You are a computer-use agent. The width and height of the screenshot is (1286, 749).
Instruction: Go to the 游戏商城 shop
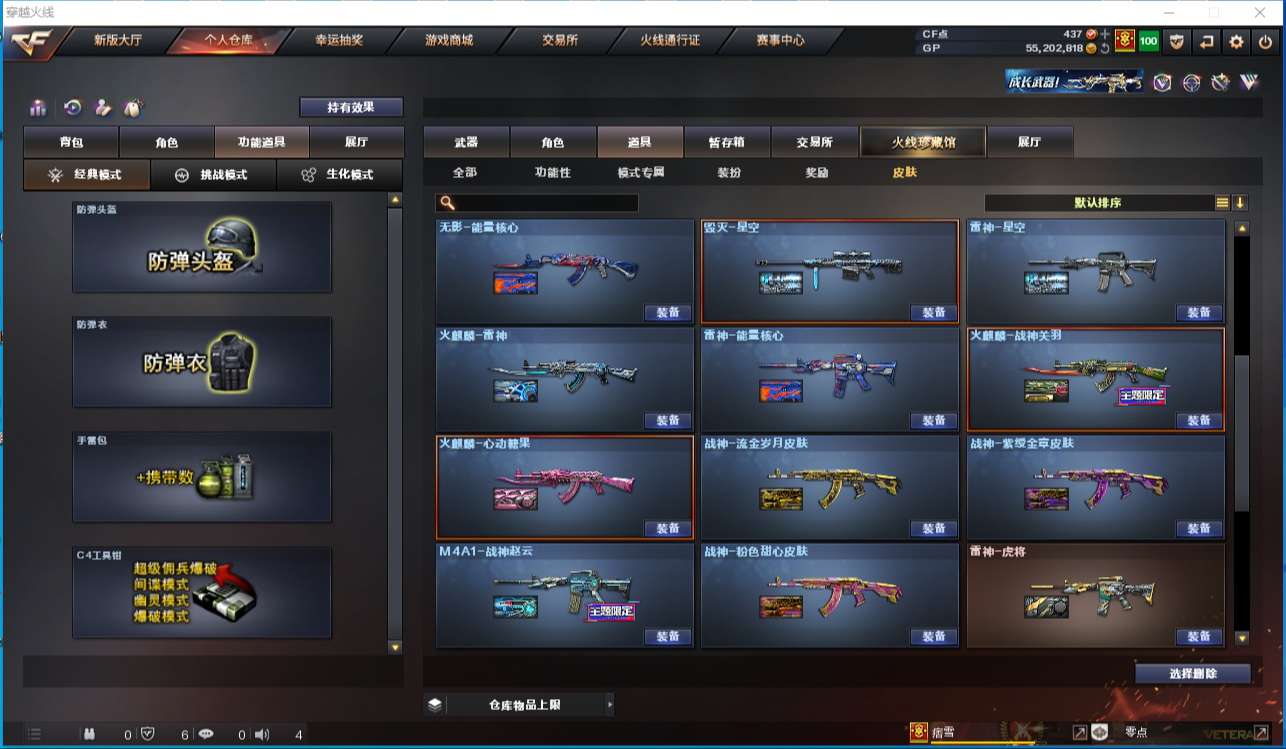click(448, 41)
